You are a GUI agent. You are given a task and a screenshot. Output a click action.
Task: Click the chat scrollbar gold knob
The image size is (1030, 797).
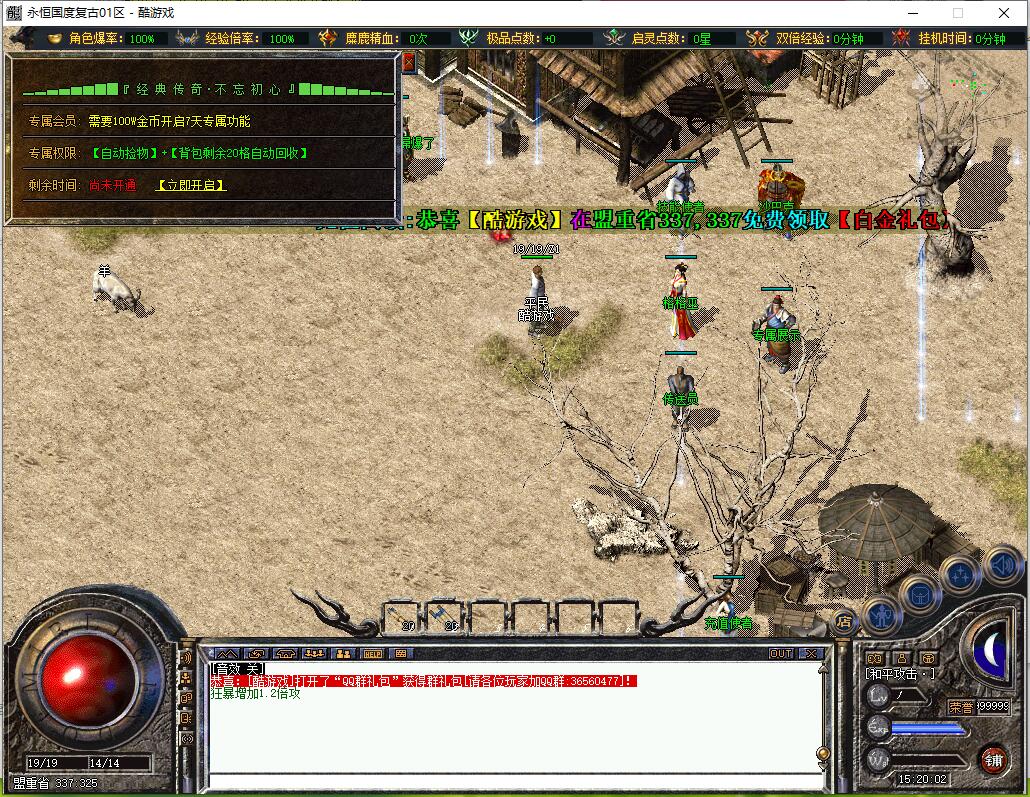[x=822, y=753]
